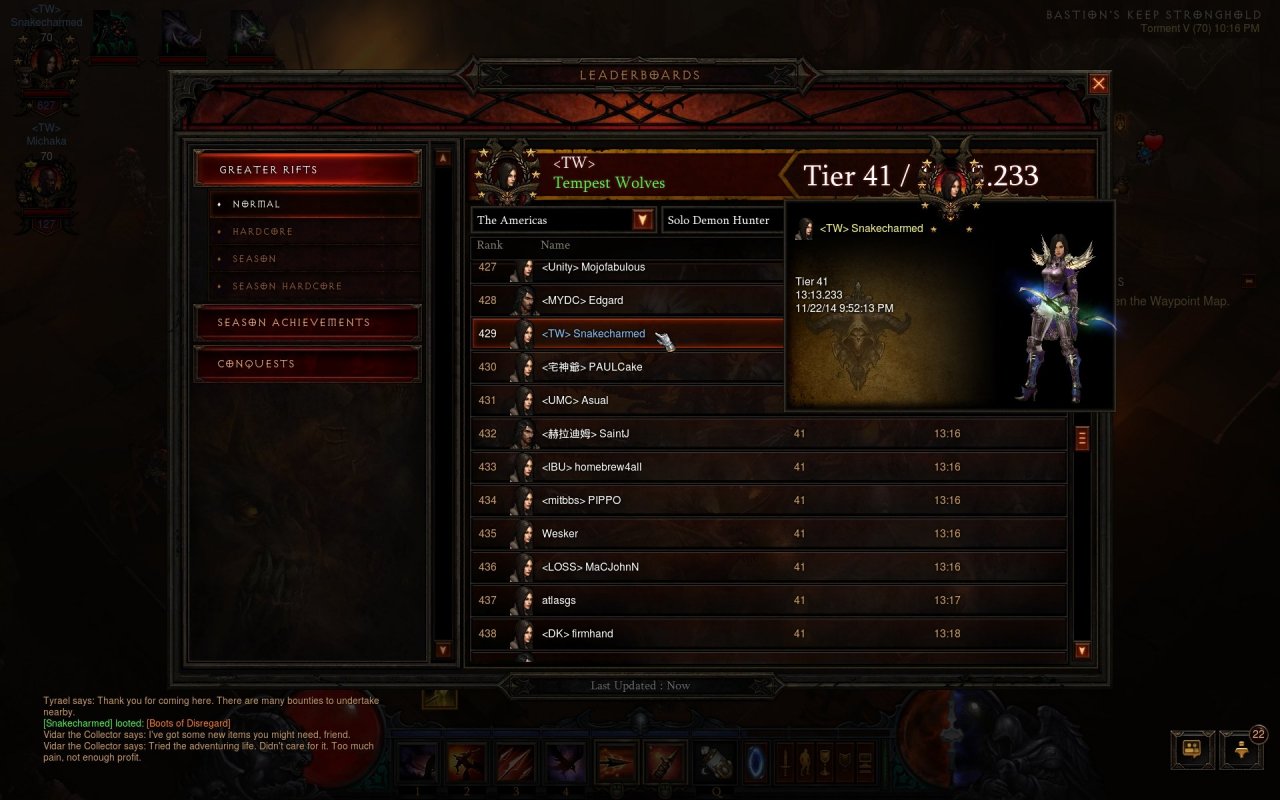Image resolution: width=1280 pixels, height=800 pixels.
Task: Switch to the Greater Rifts tab
Action: coord(305,168)
